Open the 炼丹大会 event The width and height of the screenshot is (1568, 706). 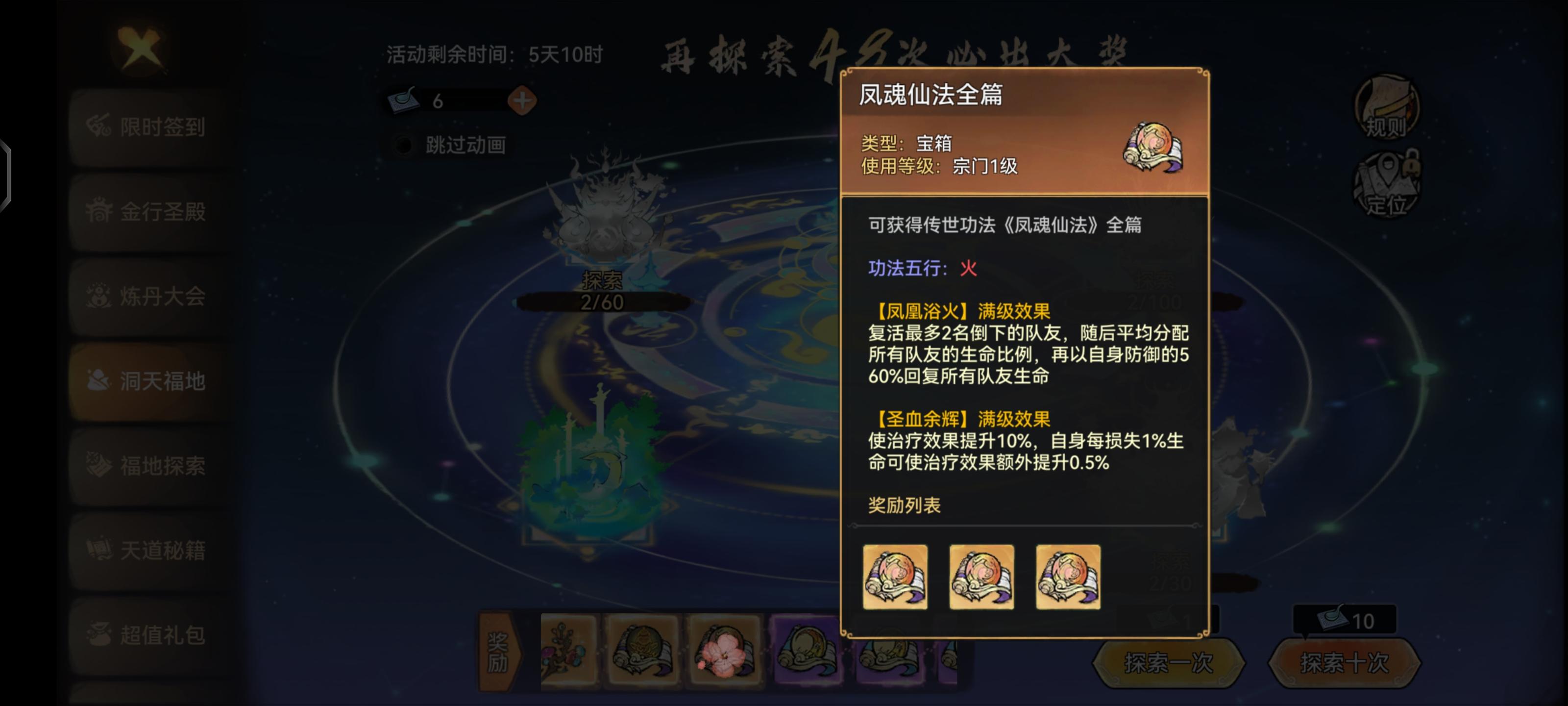pos(146,297)
